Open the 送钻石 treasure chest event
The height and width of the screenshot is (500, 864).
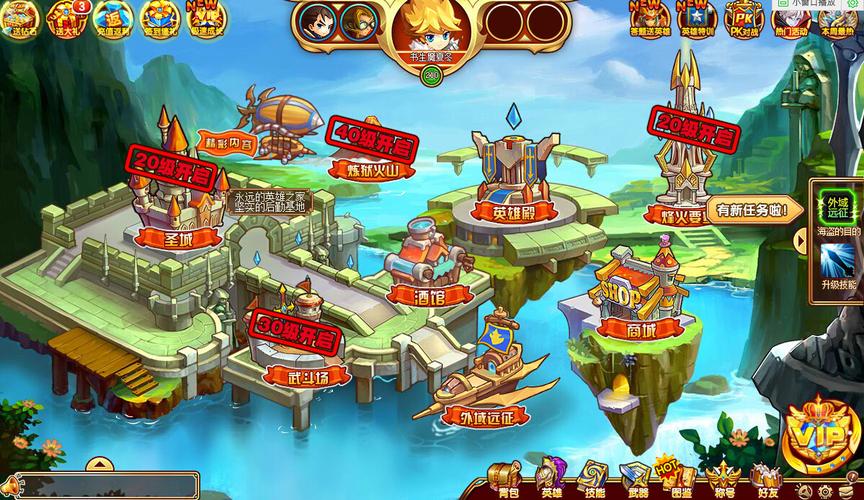tap(24, 18)
